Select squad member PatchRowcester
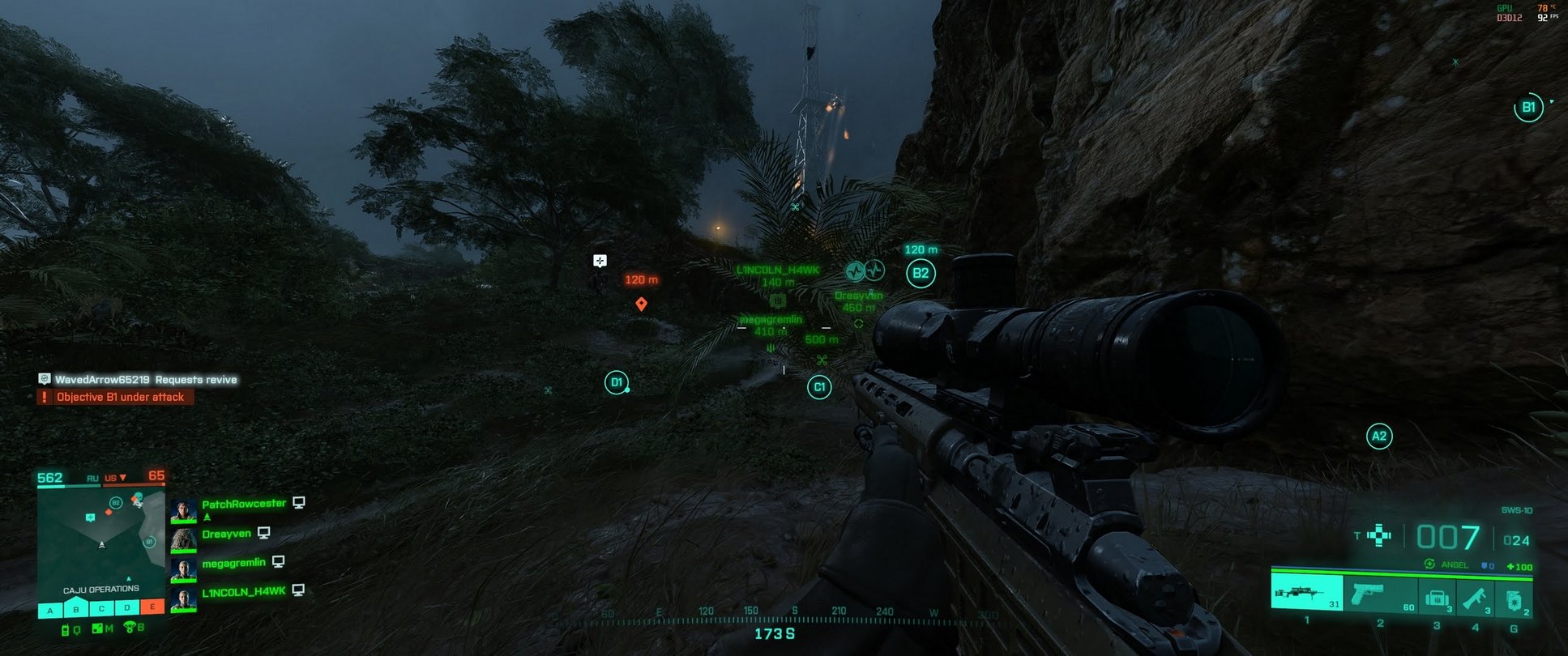This screenshot has width=1568, height=656. tap(243, 504)
